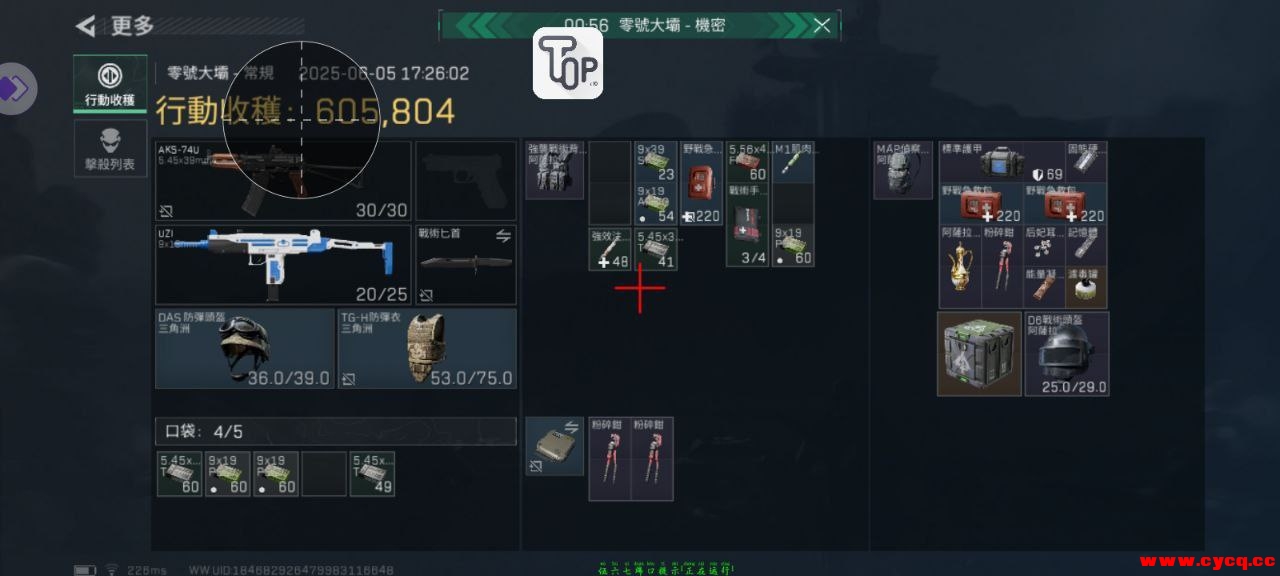Choose the 戰術匕首 knife slot
Screen dimensions: 1280x576
(x=466, y=264)
